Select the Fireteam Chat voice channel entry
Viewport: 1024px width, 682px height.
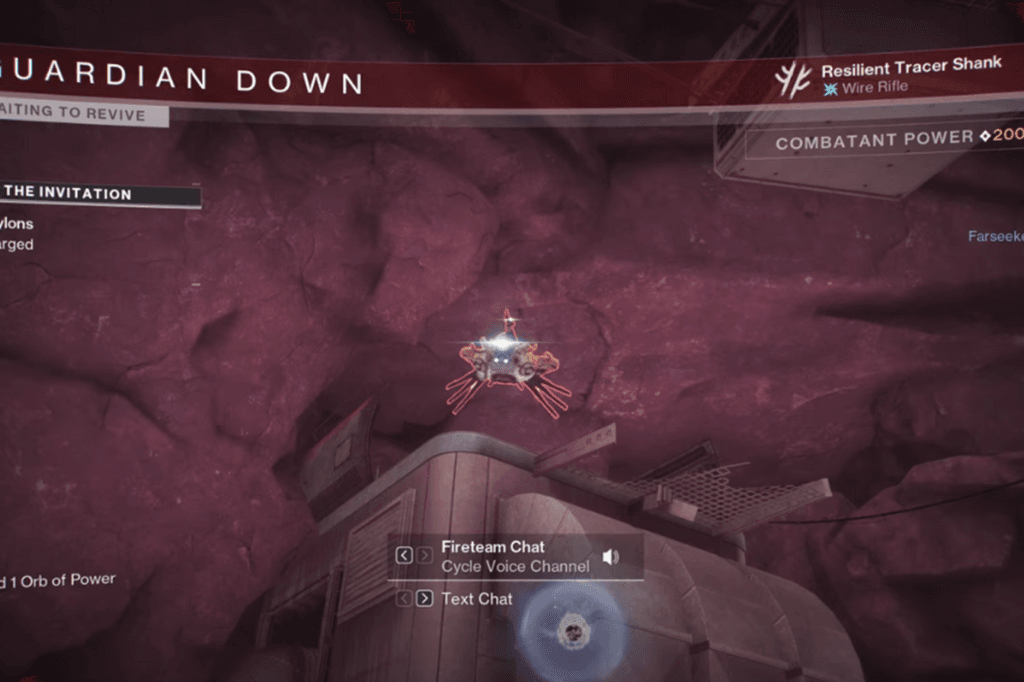(492, 548)
